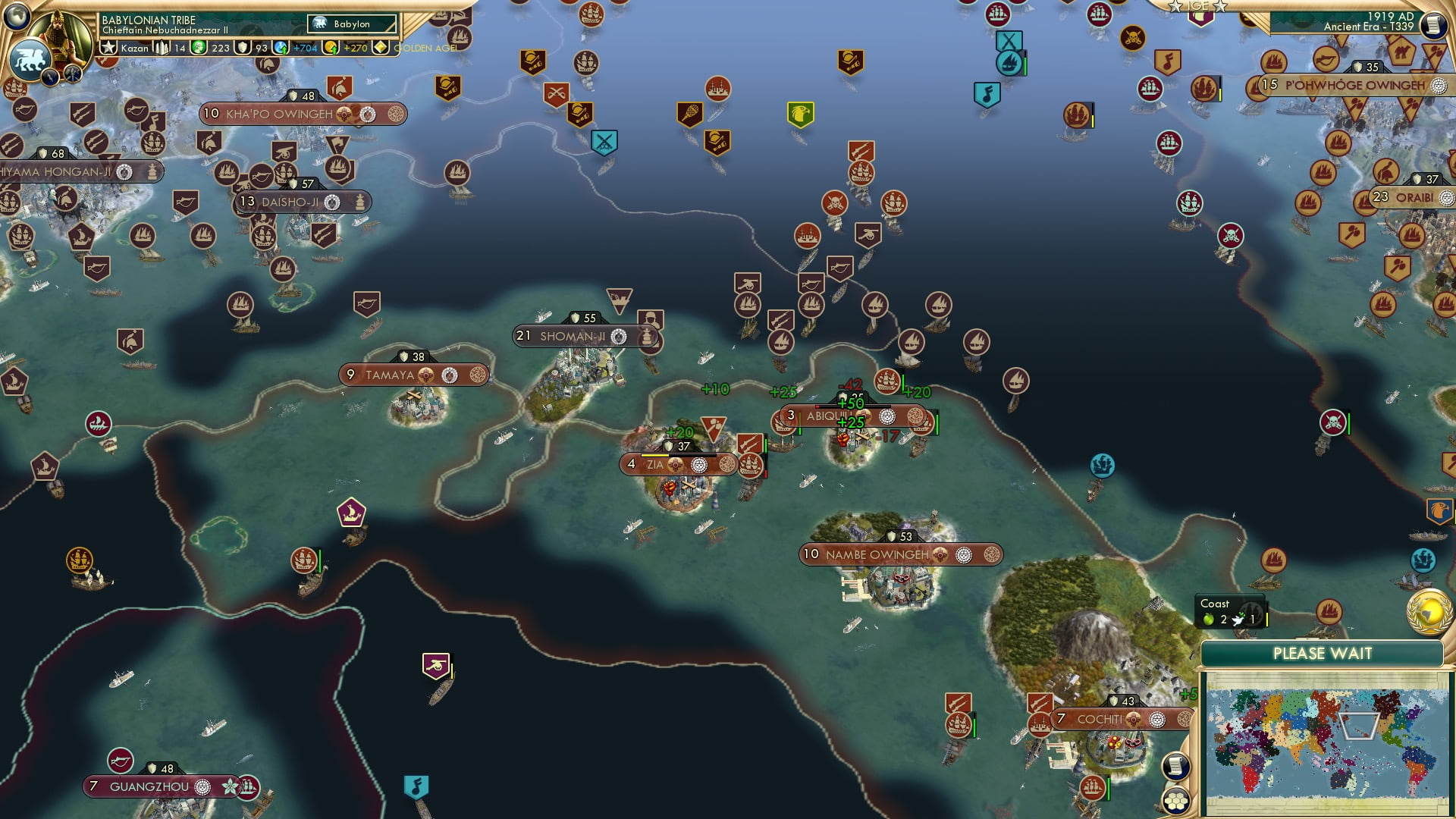Click the Golden Age diamond icon near the top bar
1456x819 pixels.
click(x=381, y=47)
